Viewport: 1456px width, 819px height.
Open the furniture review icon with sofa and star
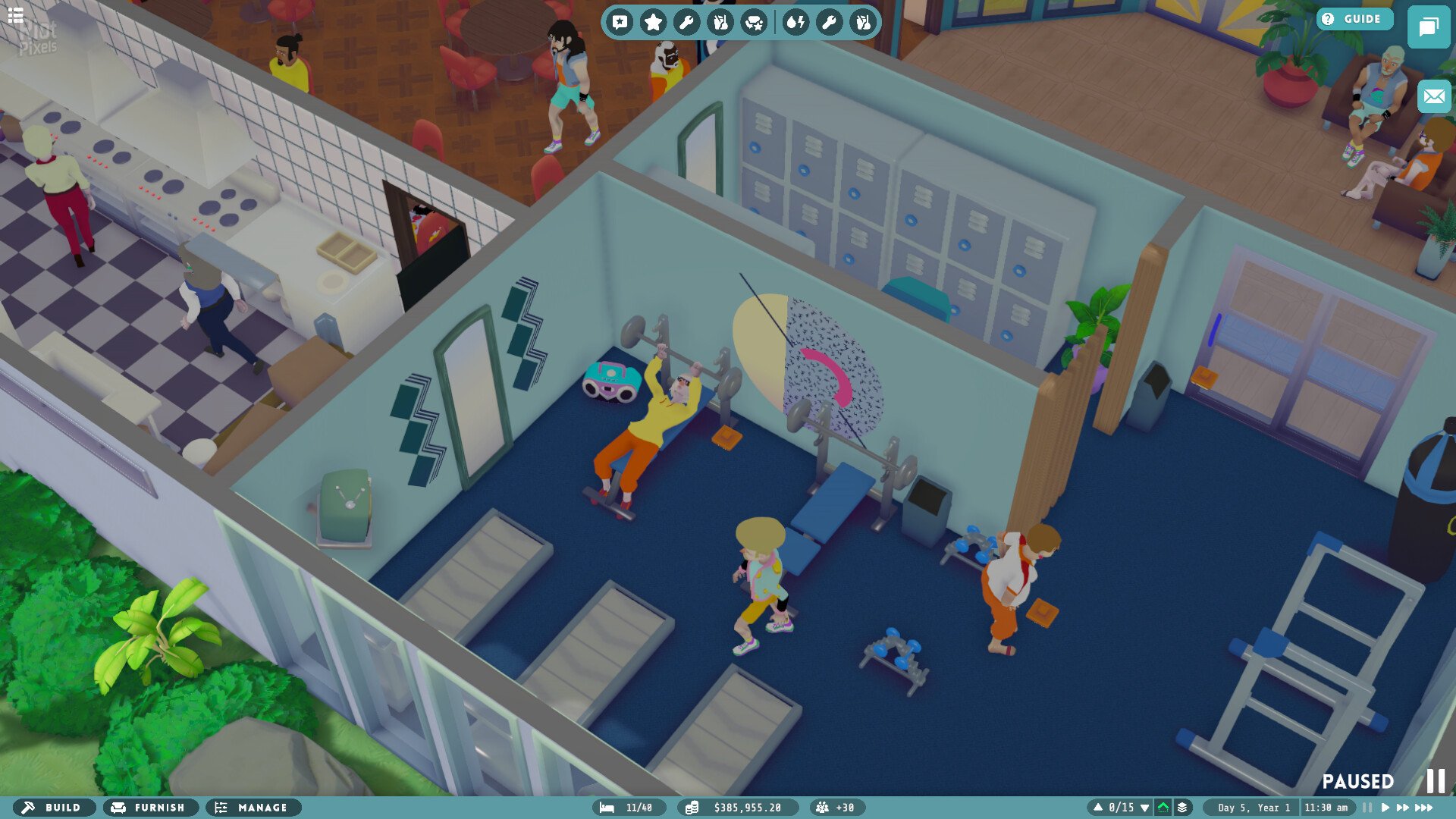pos(755,22)
